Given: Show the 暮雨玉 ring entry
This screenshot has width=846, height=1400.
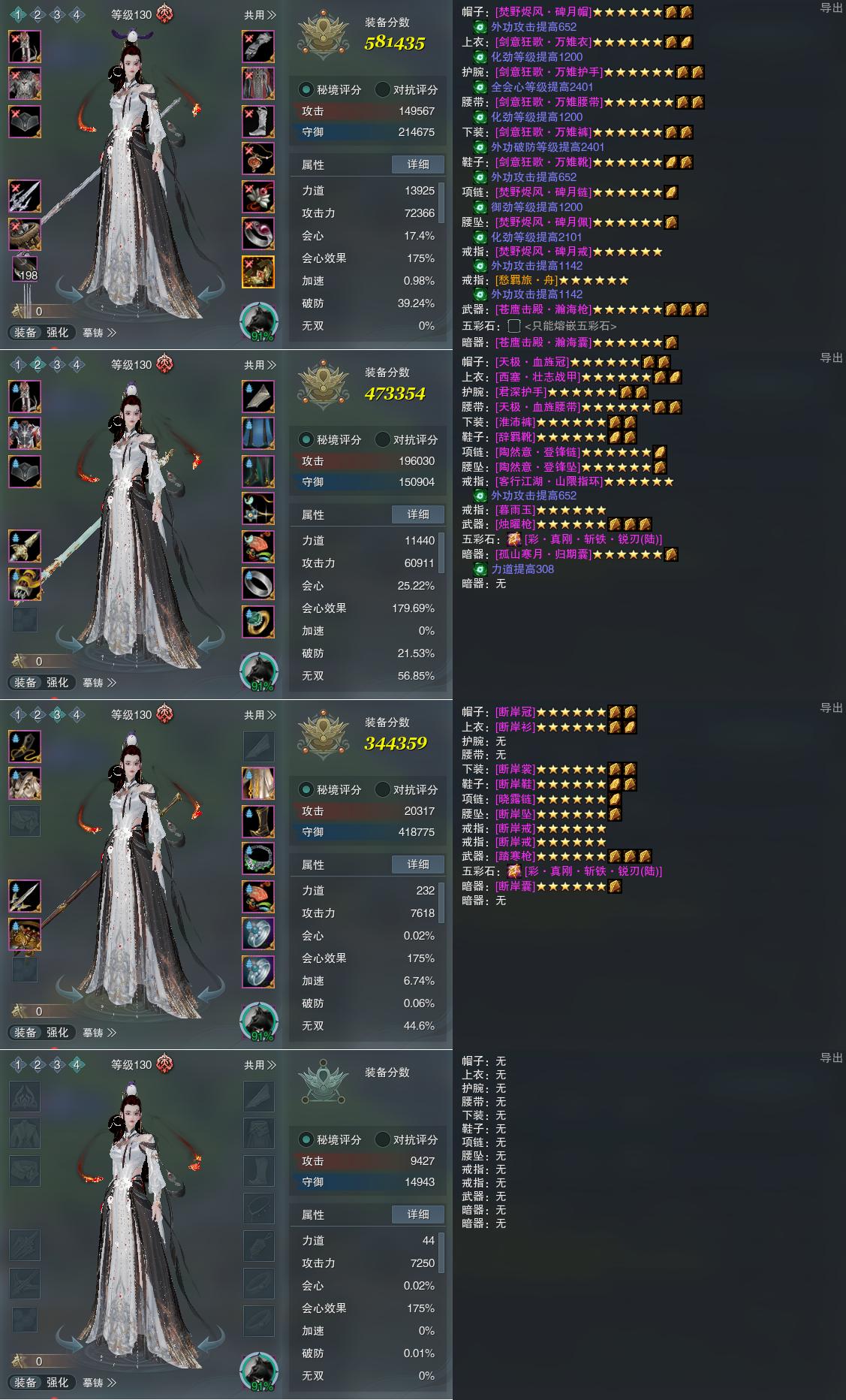Looking at the screenshot, I should click(514, 510).
